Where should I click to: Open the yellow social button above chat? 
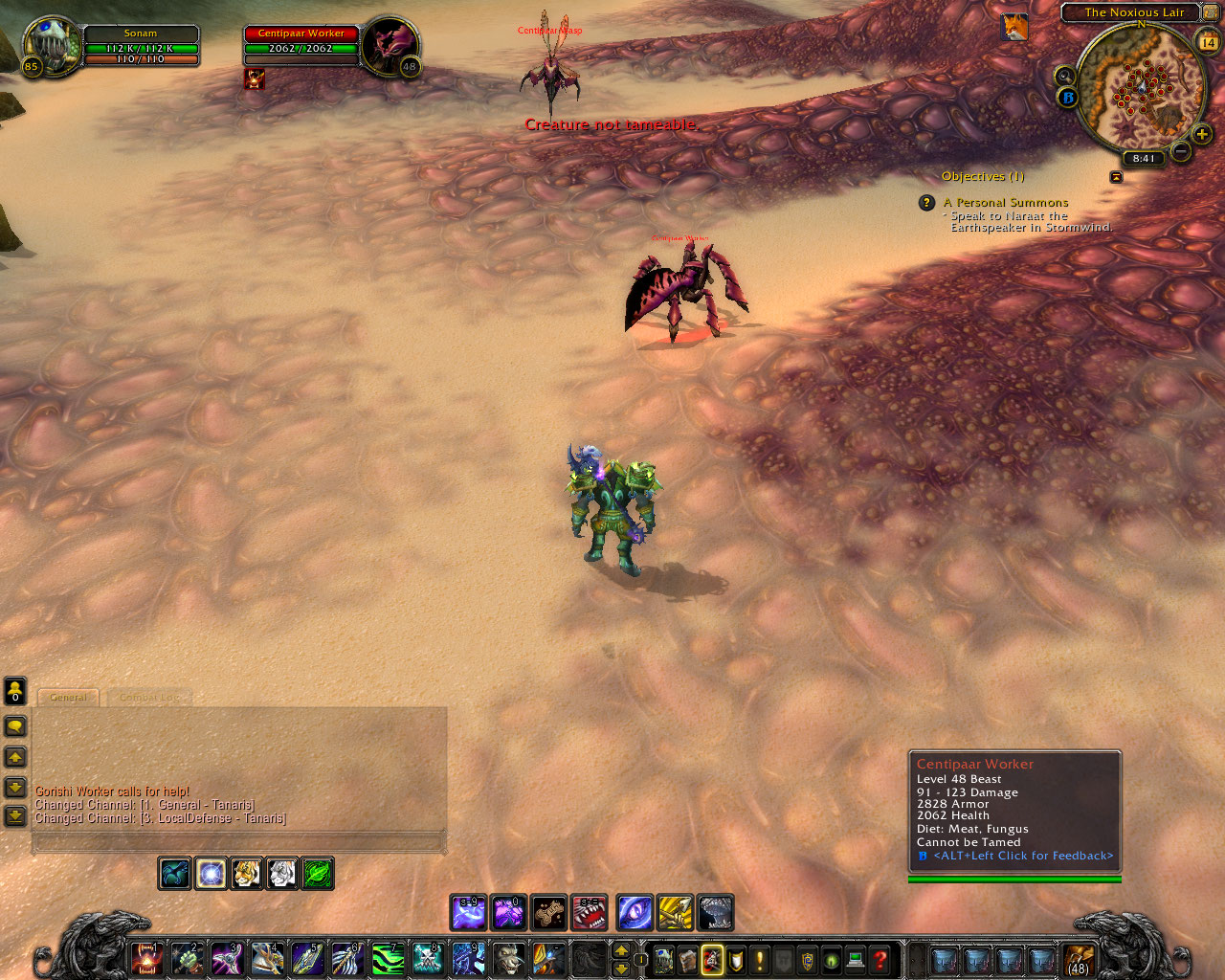click(15, 690)
